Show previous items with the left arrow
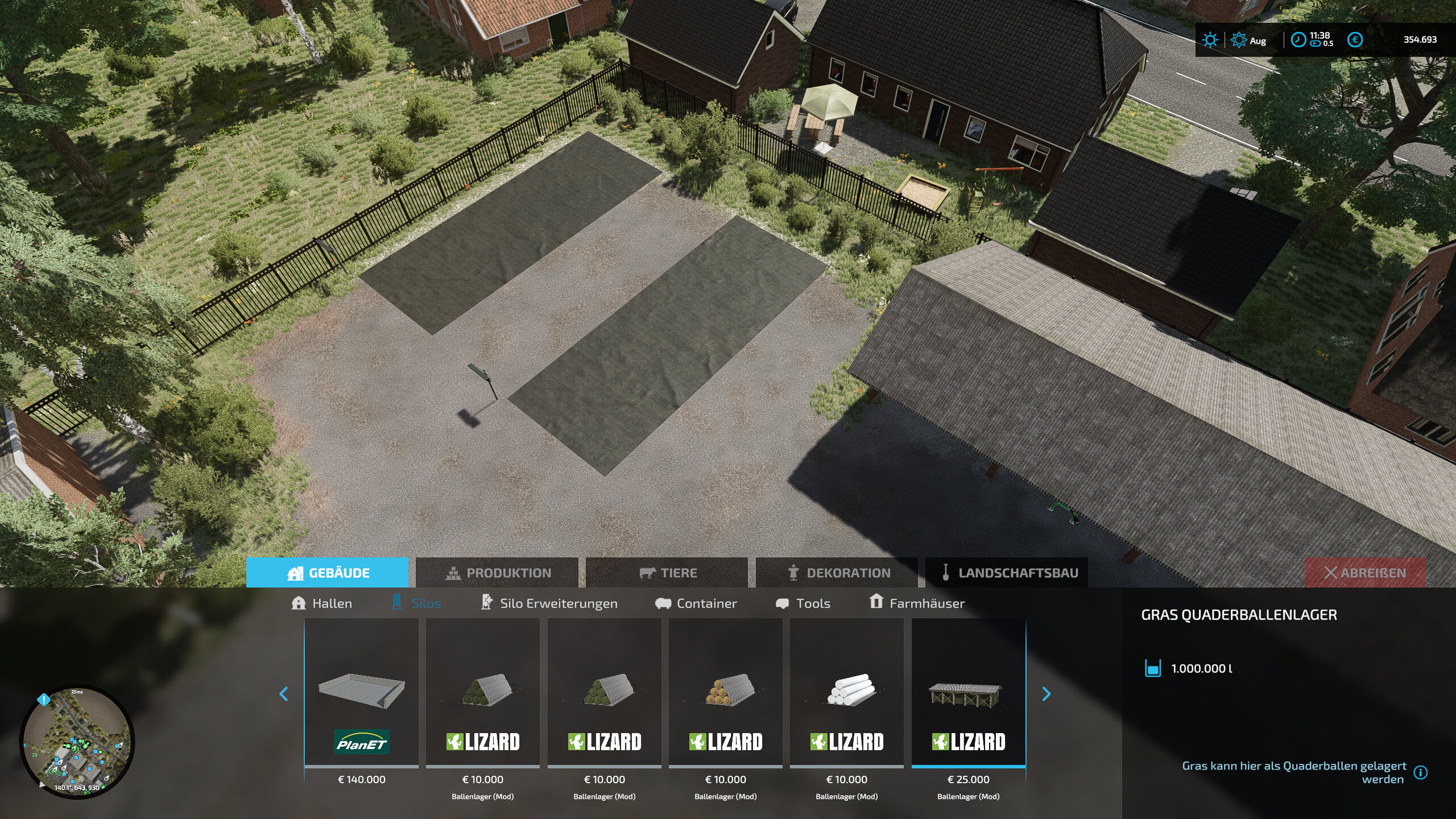1456x819 pixels. tap(284, 694)
